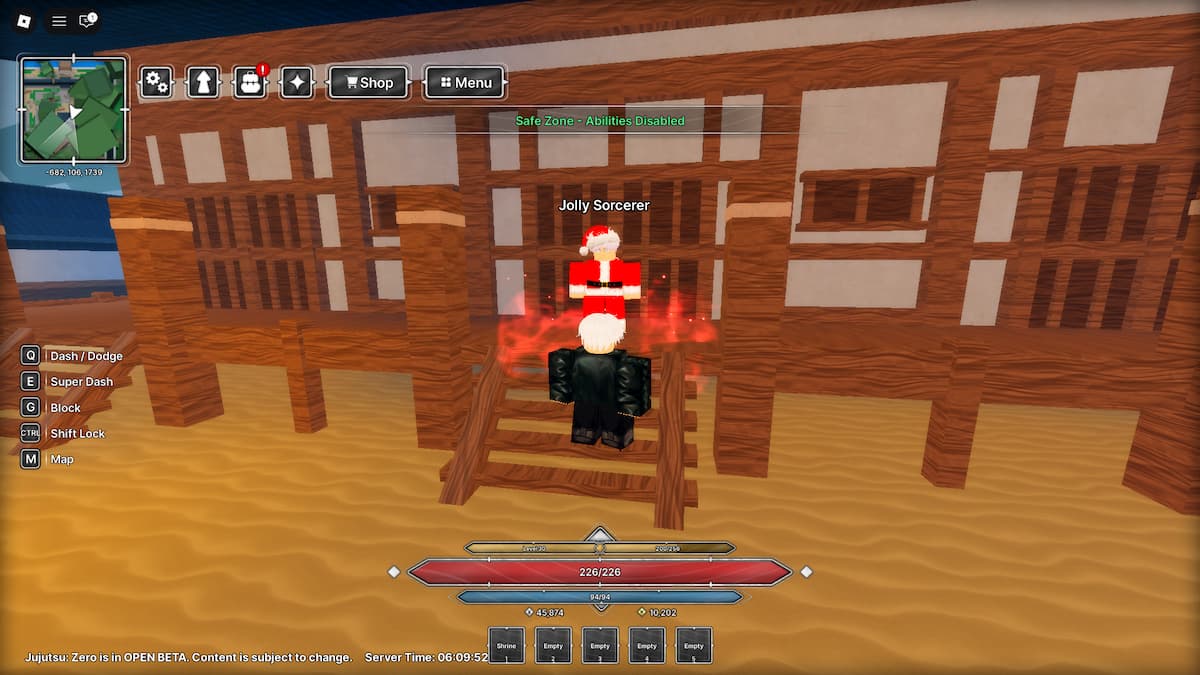
Task: Click the upward arrow icon button
Action: click(203, 82)
